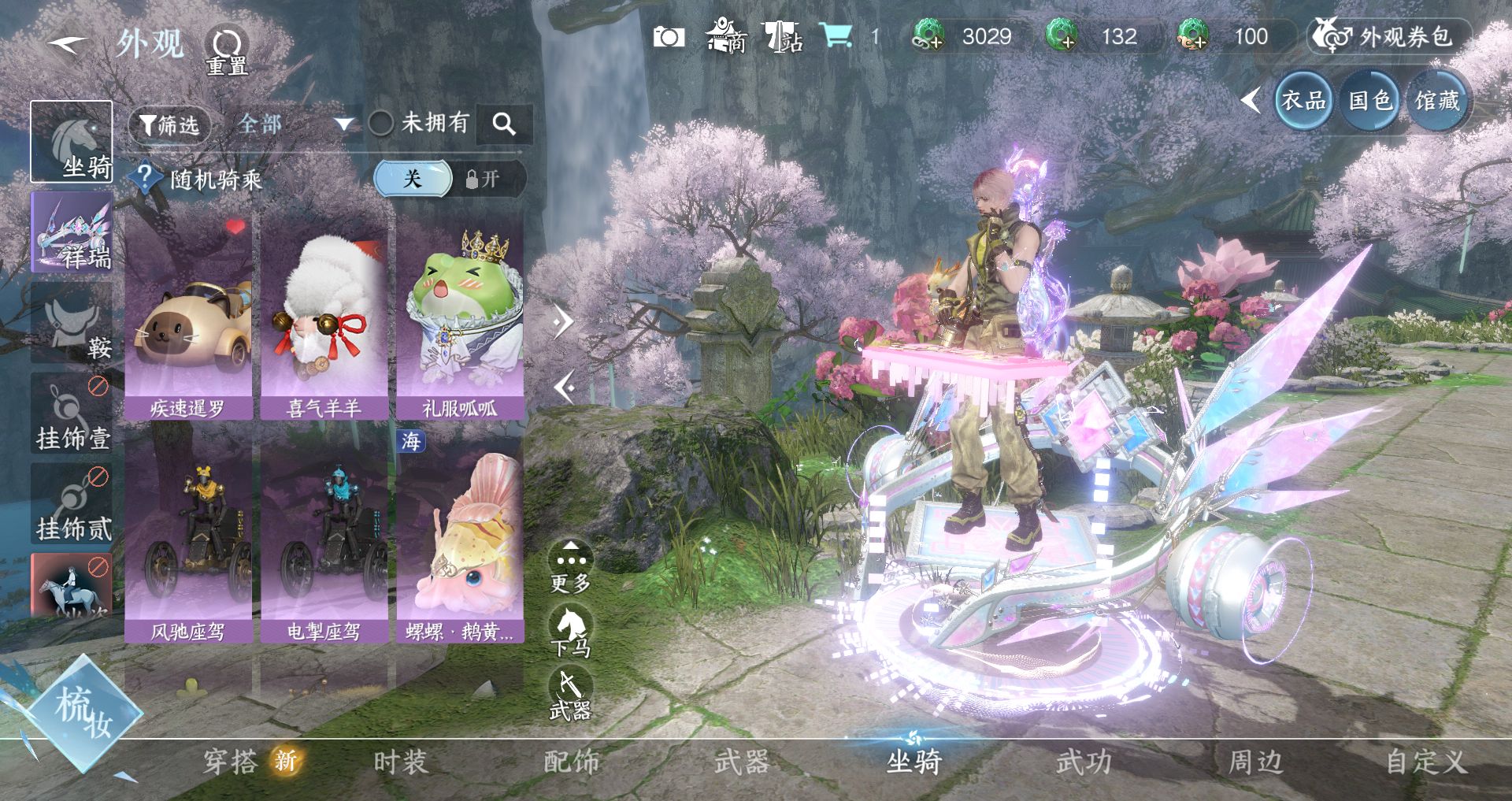Take a photo with camera icon
Viewport: 1512px width, 801px height.
pyautogui.click(x=669, y=37)
